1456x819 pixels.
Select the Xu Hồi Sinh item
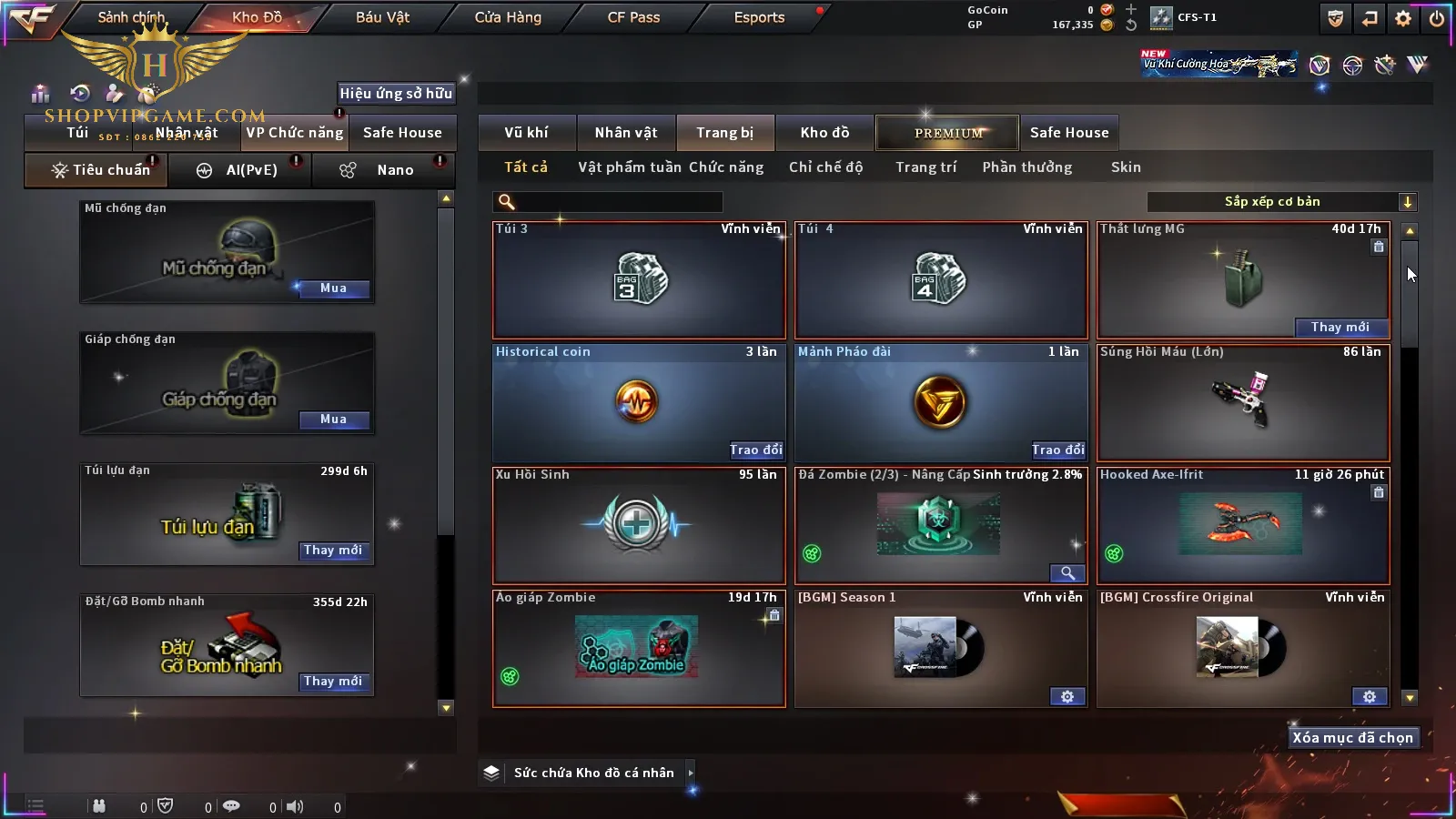coord(639,525)
